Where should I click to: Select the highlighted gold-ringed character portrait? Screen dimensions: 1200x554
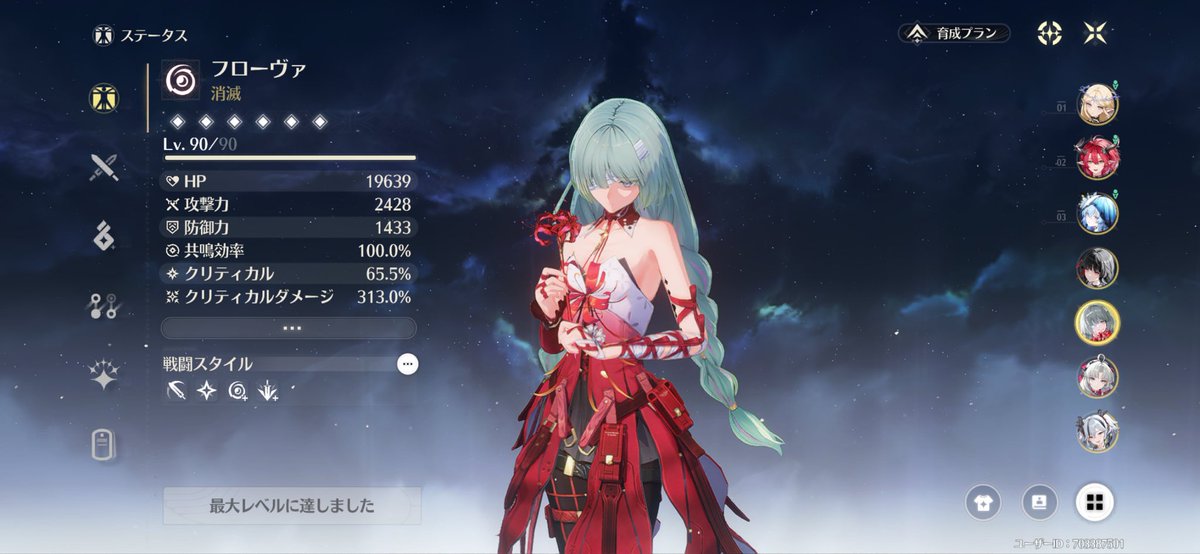tap(1097, 322)
